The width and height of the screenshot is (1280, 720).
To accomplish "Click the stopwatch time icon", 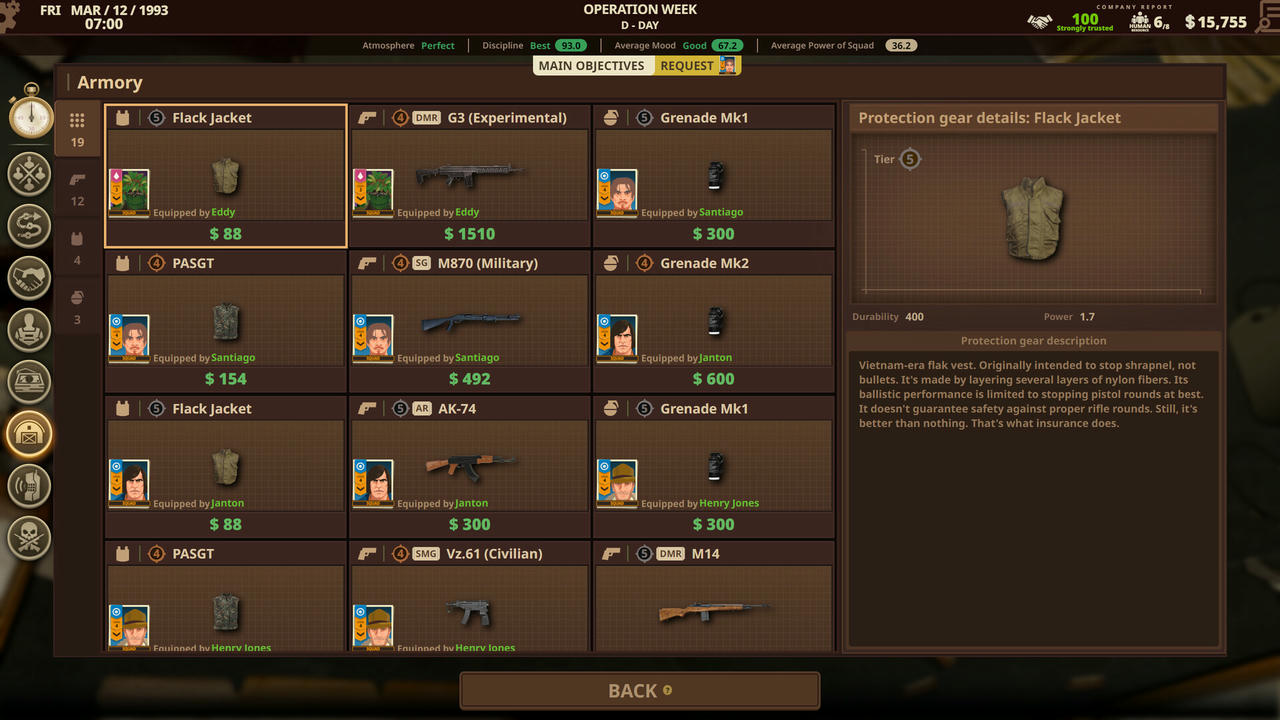I will 31,114.
